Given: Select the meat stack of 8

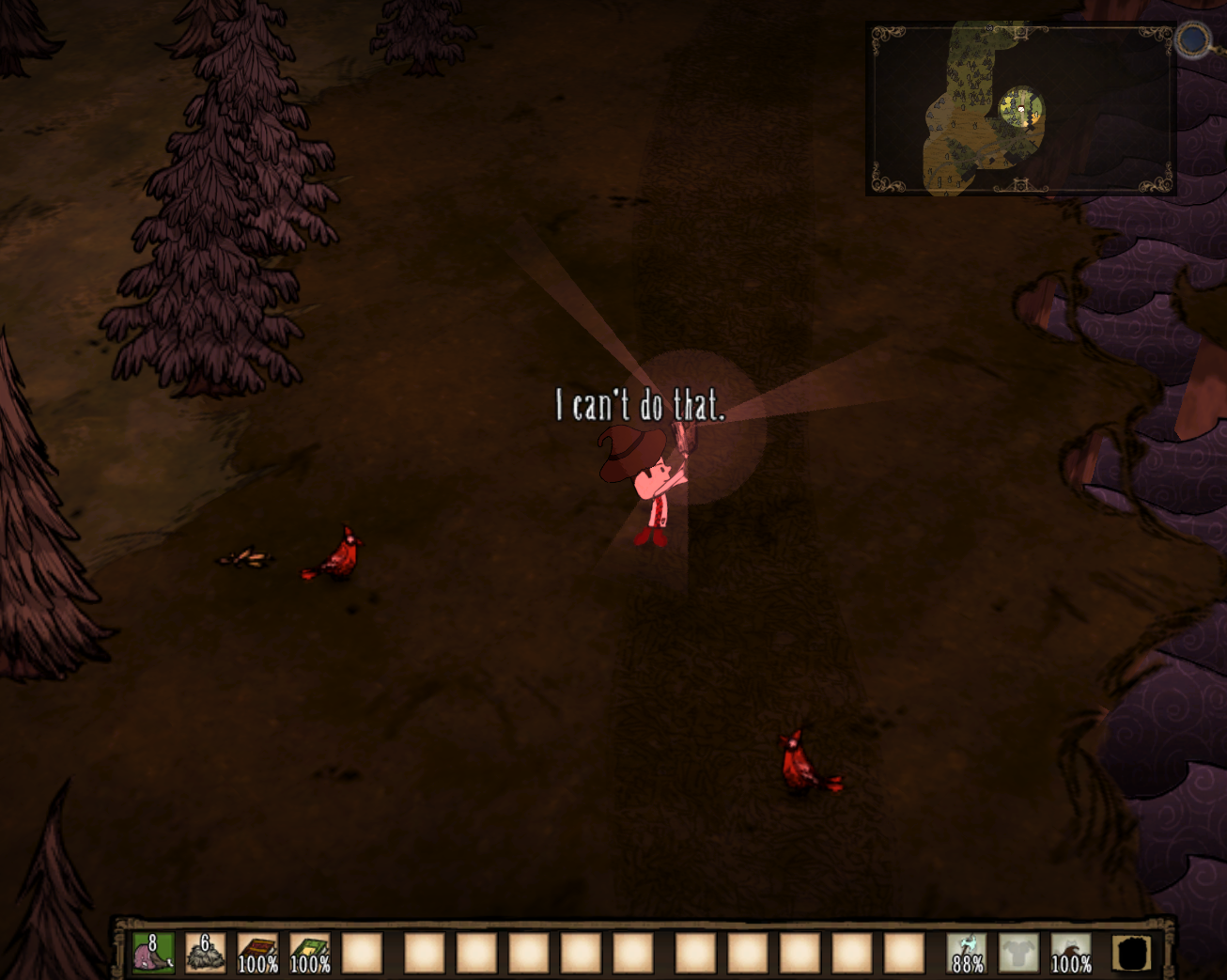Looking at the screenshot, I should [152, 953].
